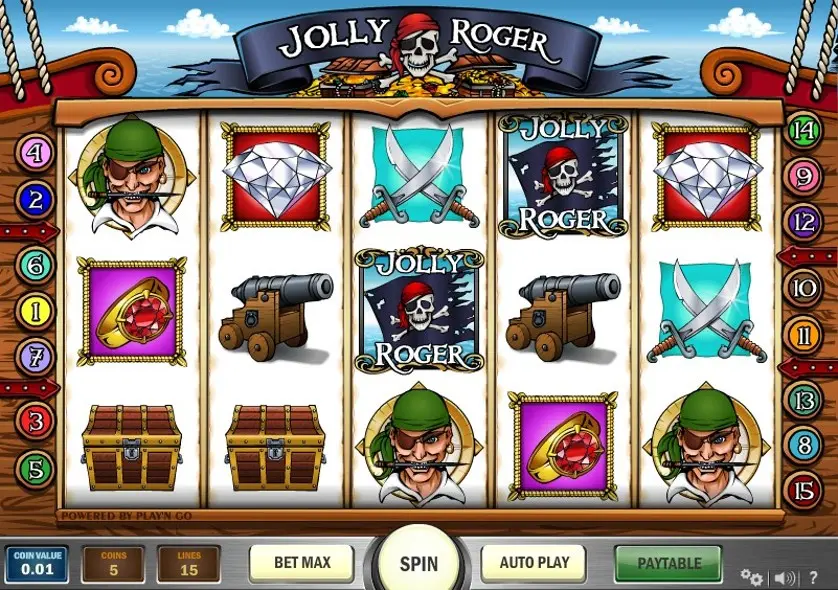Select payline number 2
838x590 pixels.
click(x=36, y=200)
